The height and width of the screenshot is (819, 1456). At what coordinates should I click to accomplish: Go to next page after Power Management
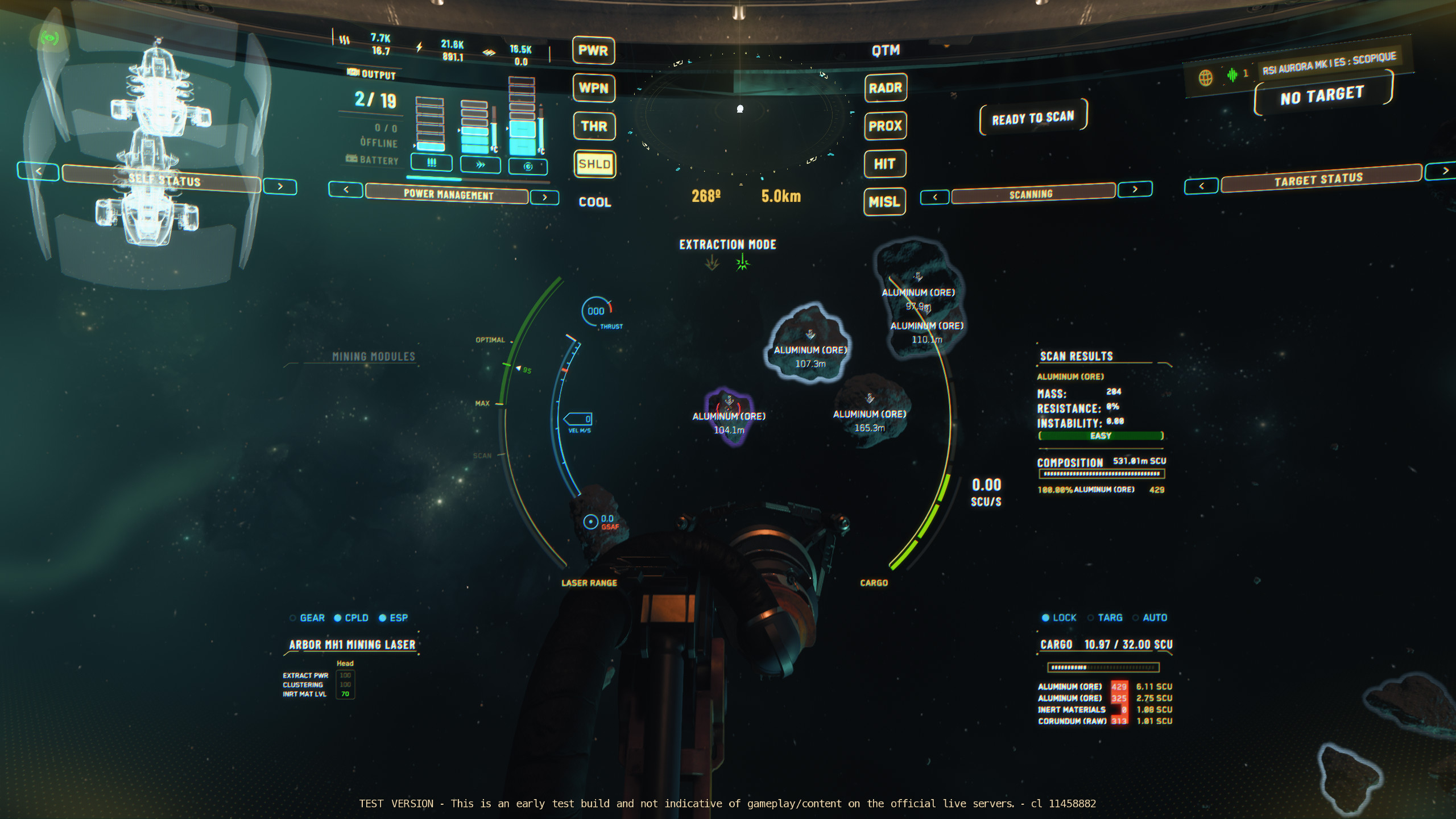pos(544,197)
